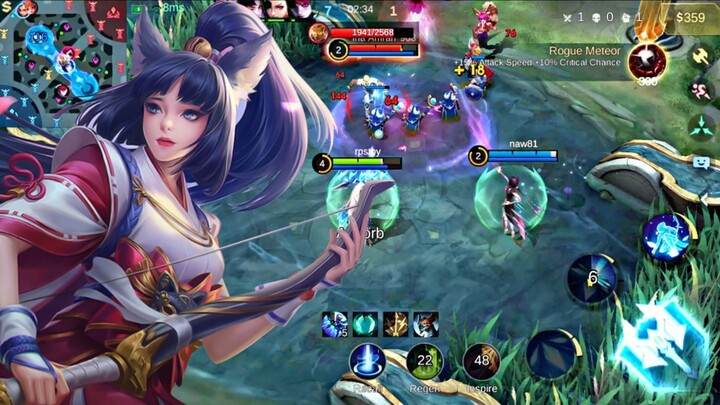Cast the Inspire battle spell
Viewport: 720px width, 405px height.
(481, 361)
